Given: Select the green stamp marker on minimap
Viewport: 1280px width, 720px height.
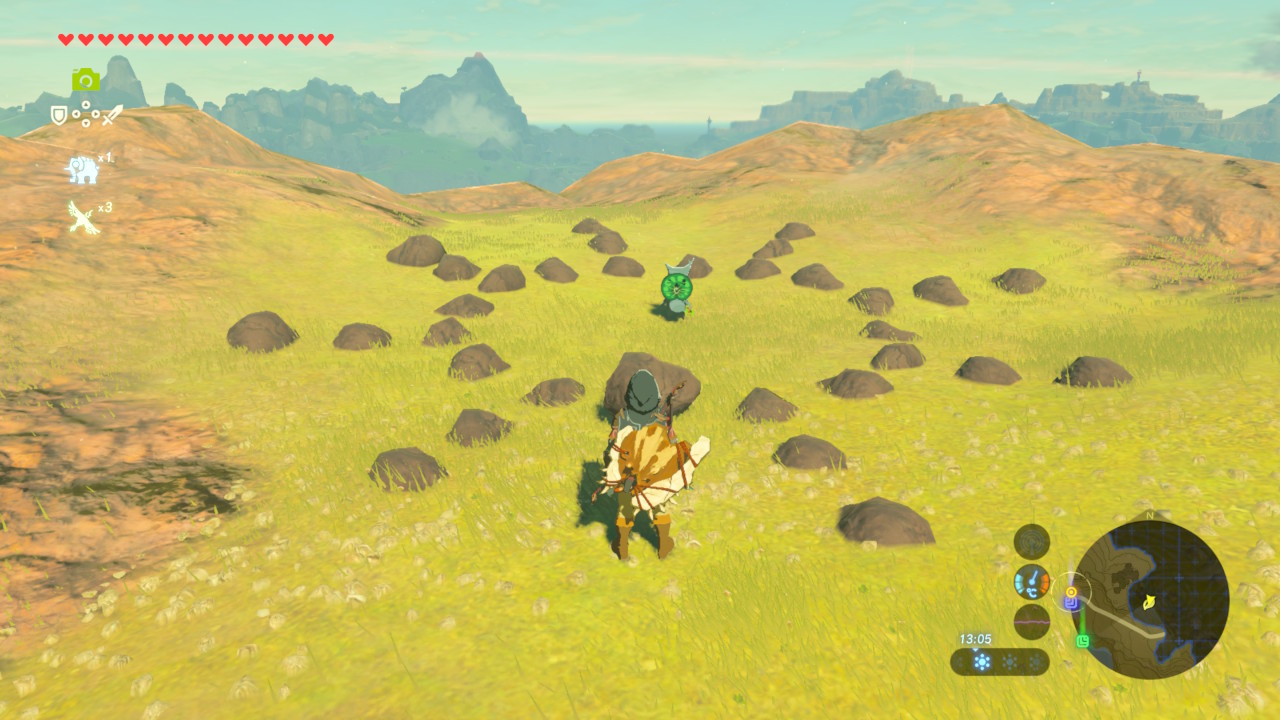Looking at the screenshot, I should [1082, 641].
